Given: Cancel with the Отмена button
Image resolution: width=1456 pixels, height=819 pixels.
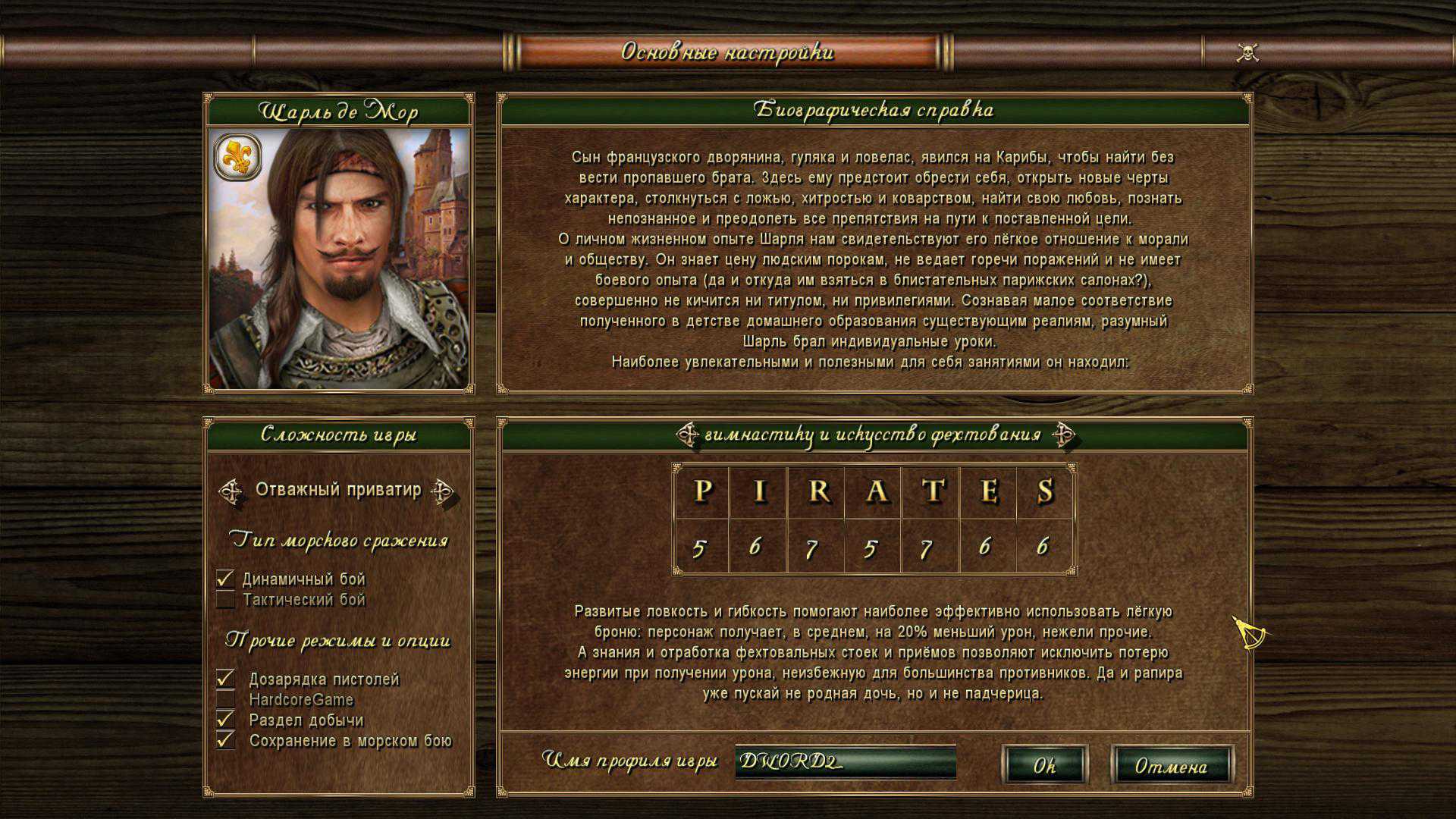Looking at the screenshot, I should [1171, 765].
